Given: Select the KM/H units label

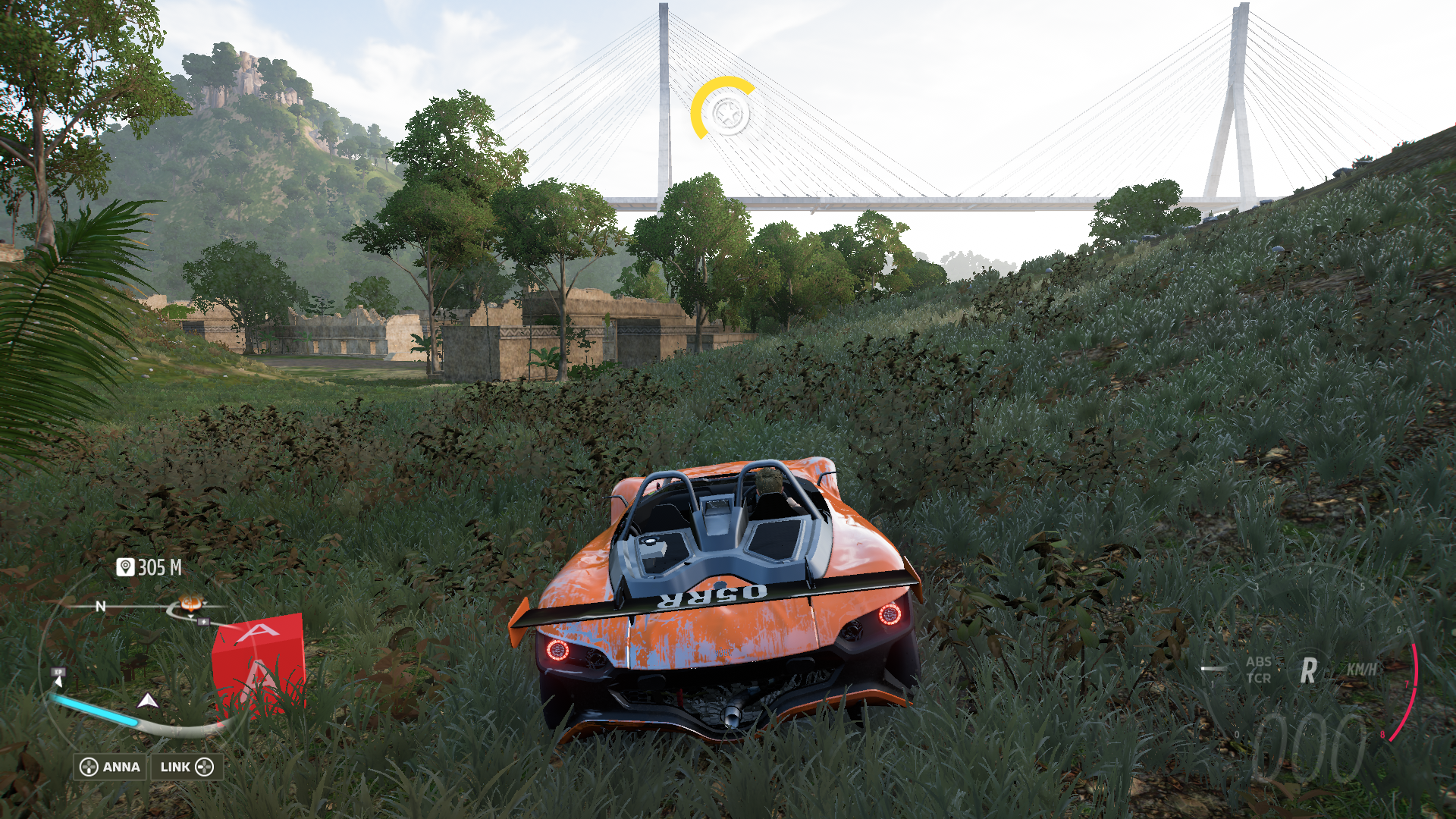Looking at the screenshot, I should (1361, 669).
